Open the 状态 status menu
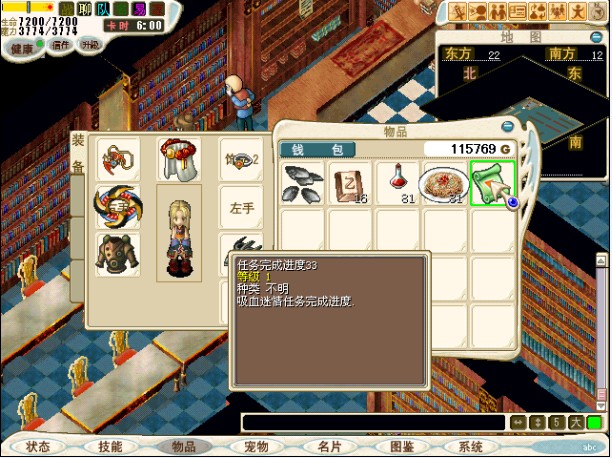The height and width of the screenshot is (458, 612). 38,446
